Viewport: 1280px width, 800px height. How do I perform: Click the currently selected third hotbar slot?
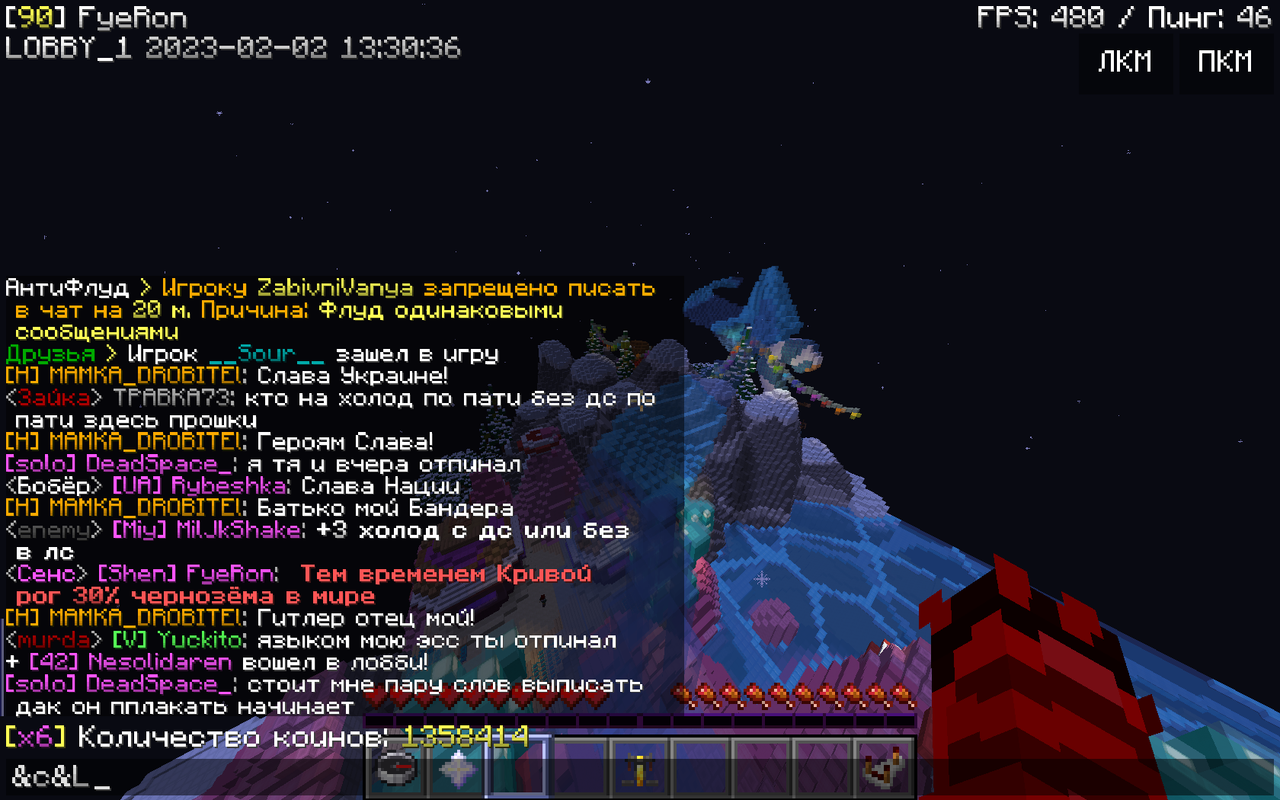(516, 772)
